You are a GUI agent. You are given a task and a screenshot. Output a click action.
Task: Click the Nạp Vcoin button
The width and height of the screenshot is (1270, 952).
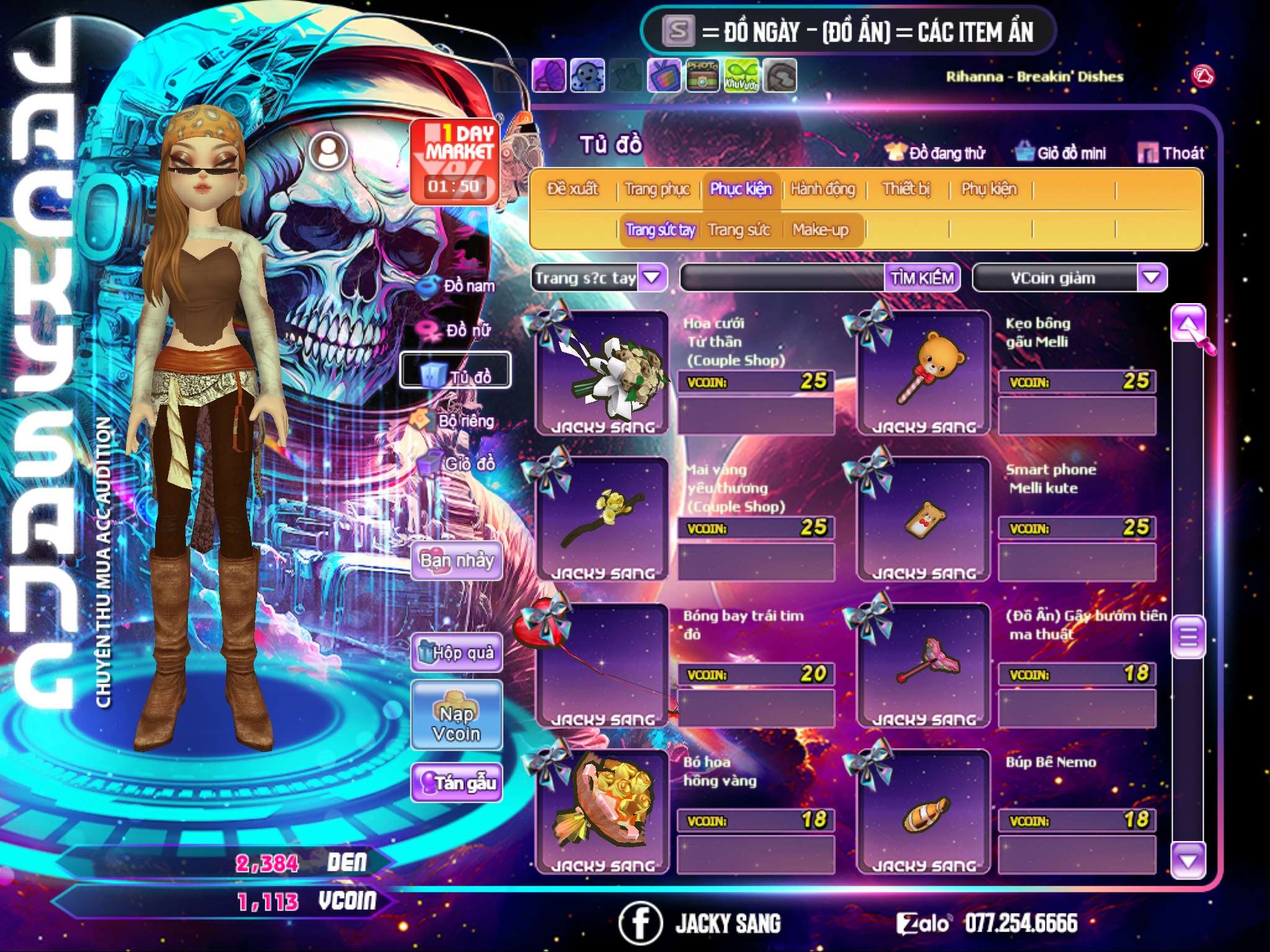(x=457, y=715)
